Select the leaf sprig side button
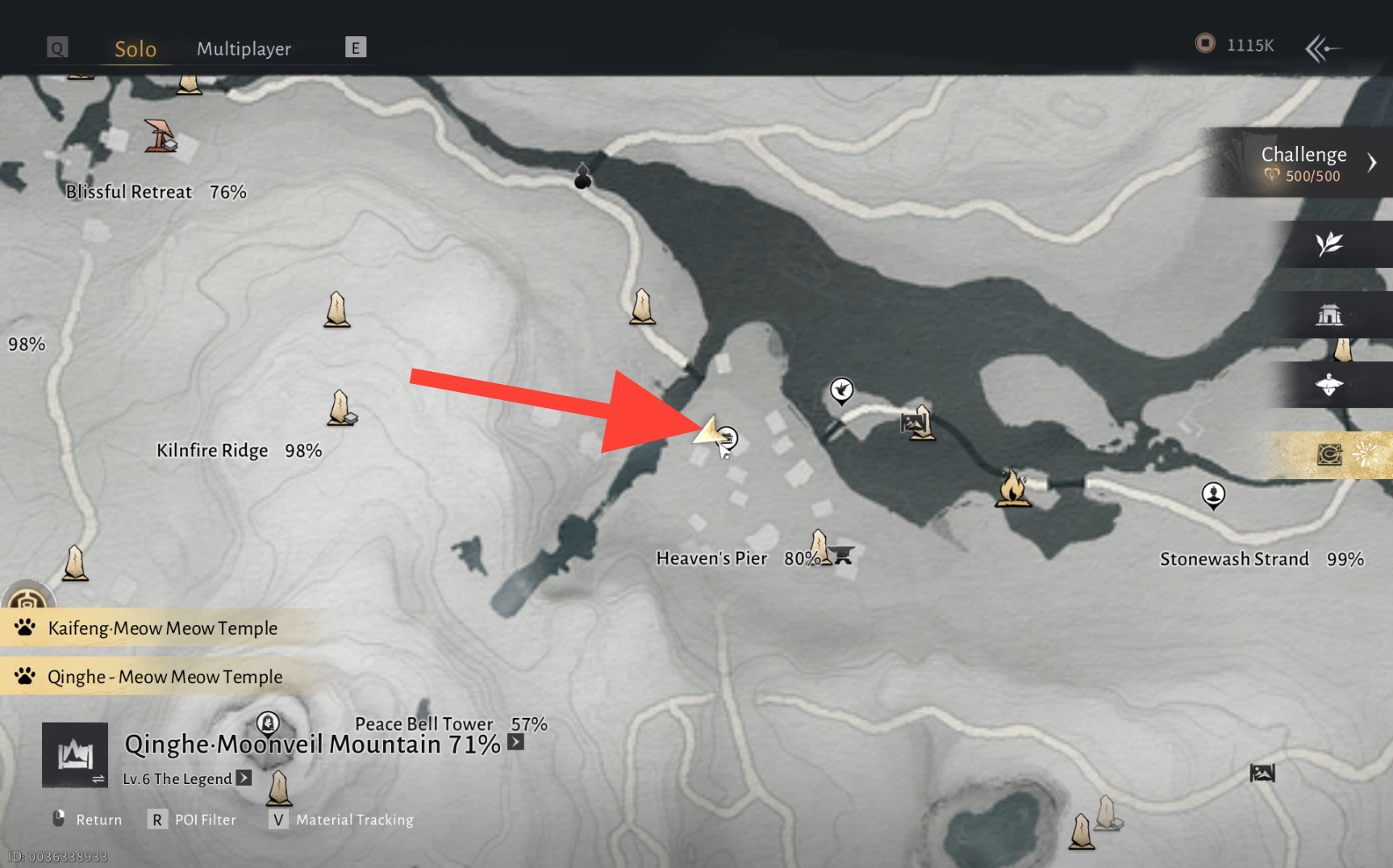Screen dimensions: 1393x868 [x=1329, y=244]
